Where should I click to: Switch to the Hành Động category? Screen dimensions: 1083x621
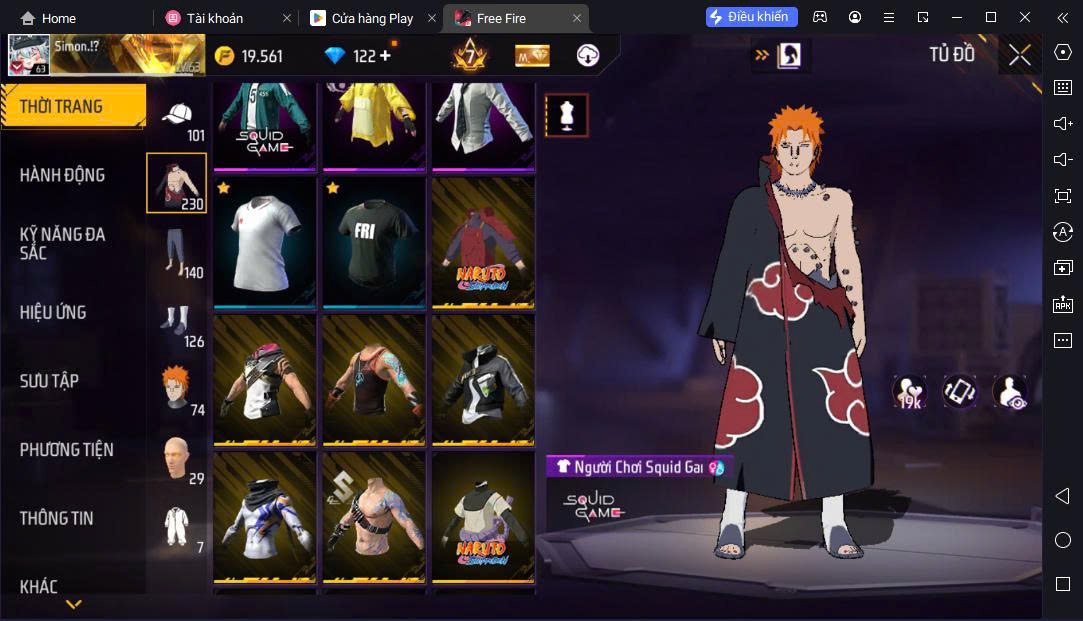[62, 175]
